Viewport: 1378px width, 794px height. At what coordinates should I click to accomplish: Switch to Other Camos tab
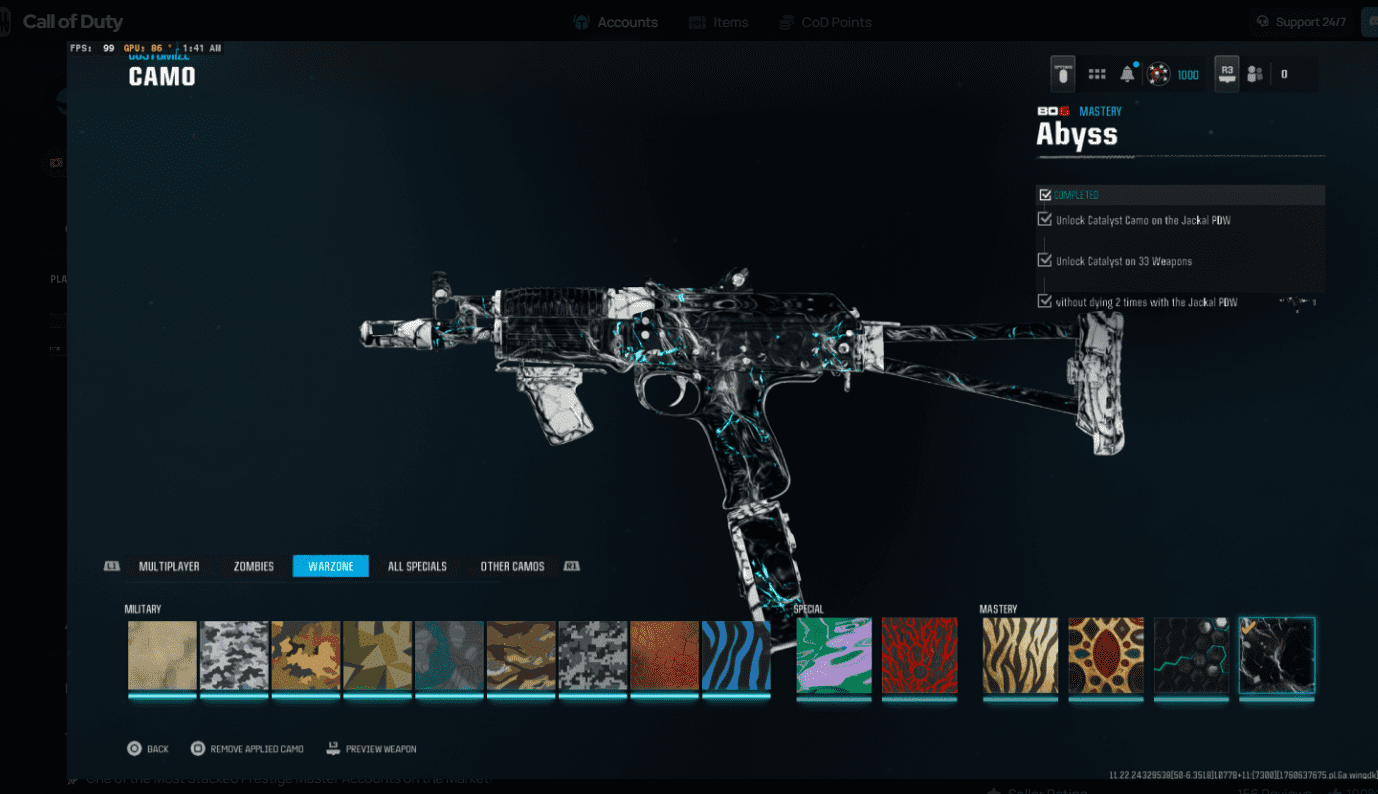pos(512,566)
